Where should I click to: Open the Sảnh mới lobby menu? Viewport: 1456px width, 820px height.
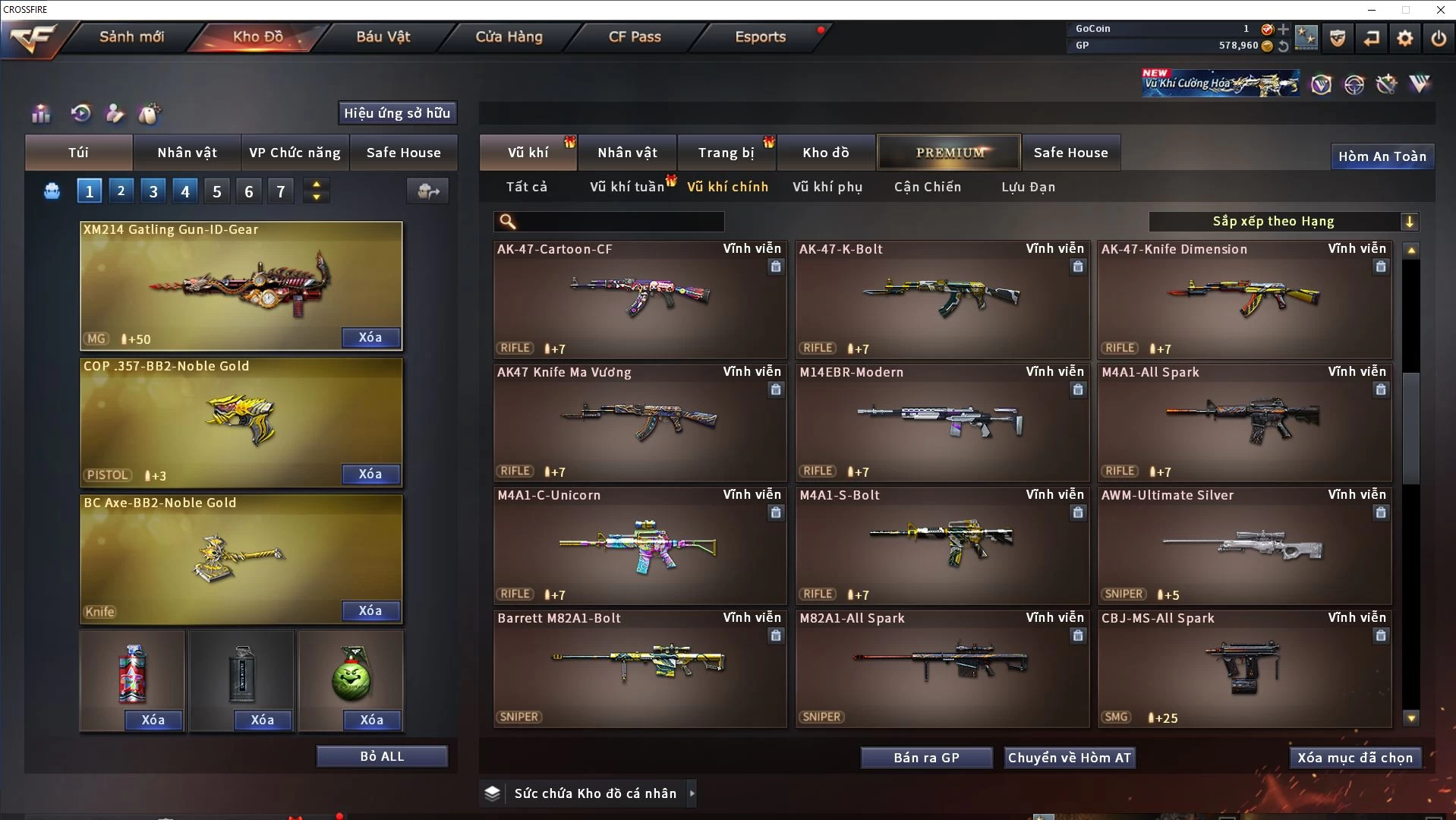pyautogui.click(x=131, y=36)
